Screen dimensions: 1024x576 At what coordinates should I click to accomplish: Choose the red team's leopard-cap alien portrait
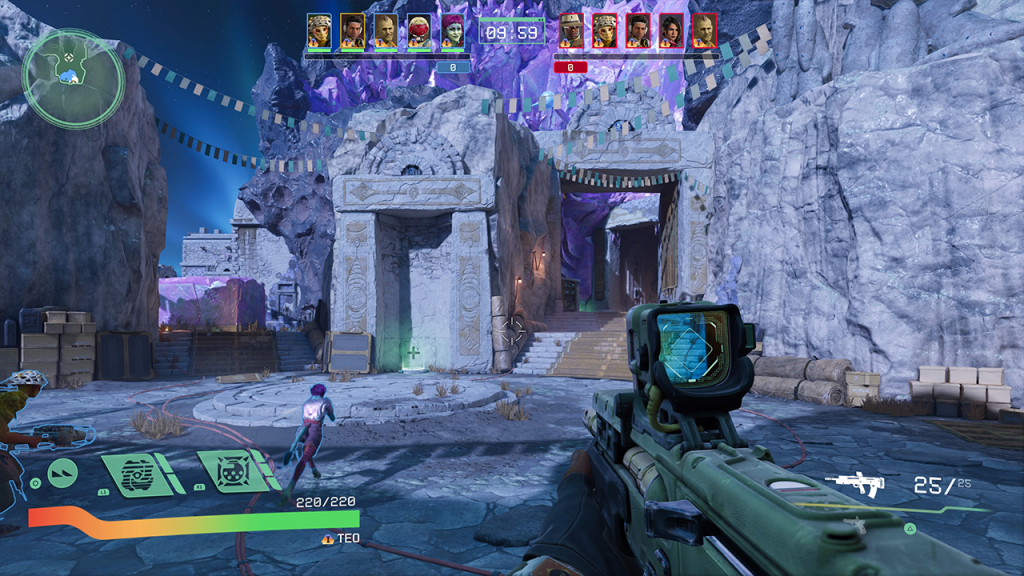(x=604, y=31)
